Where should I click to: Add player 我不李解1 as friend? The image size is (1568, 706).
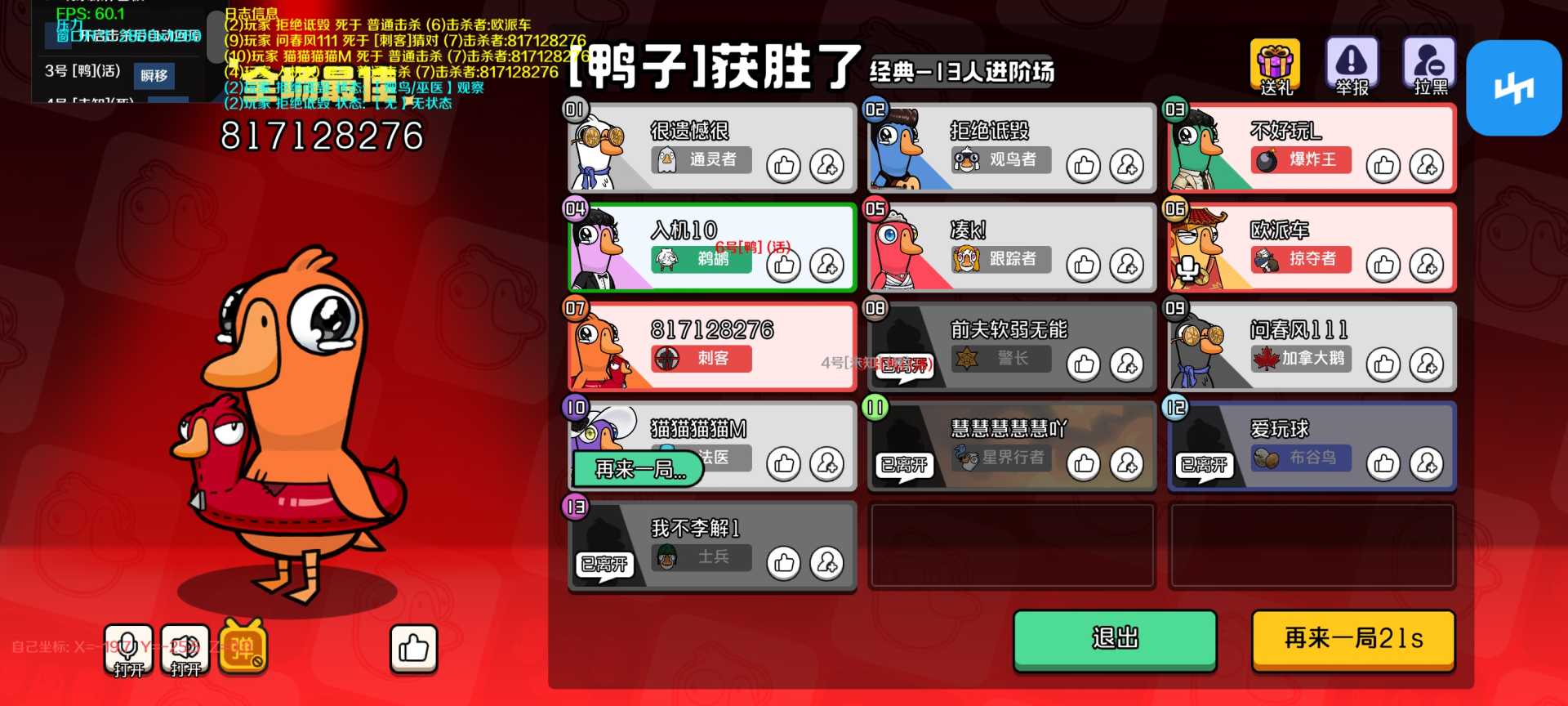pyautogui.click(x=826, y=563)
